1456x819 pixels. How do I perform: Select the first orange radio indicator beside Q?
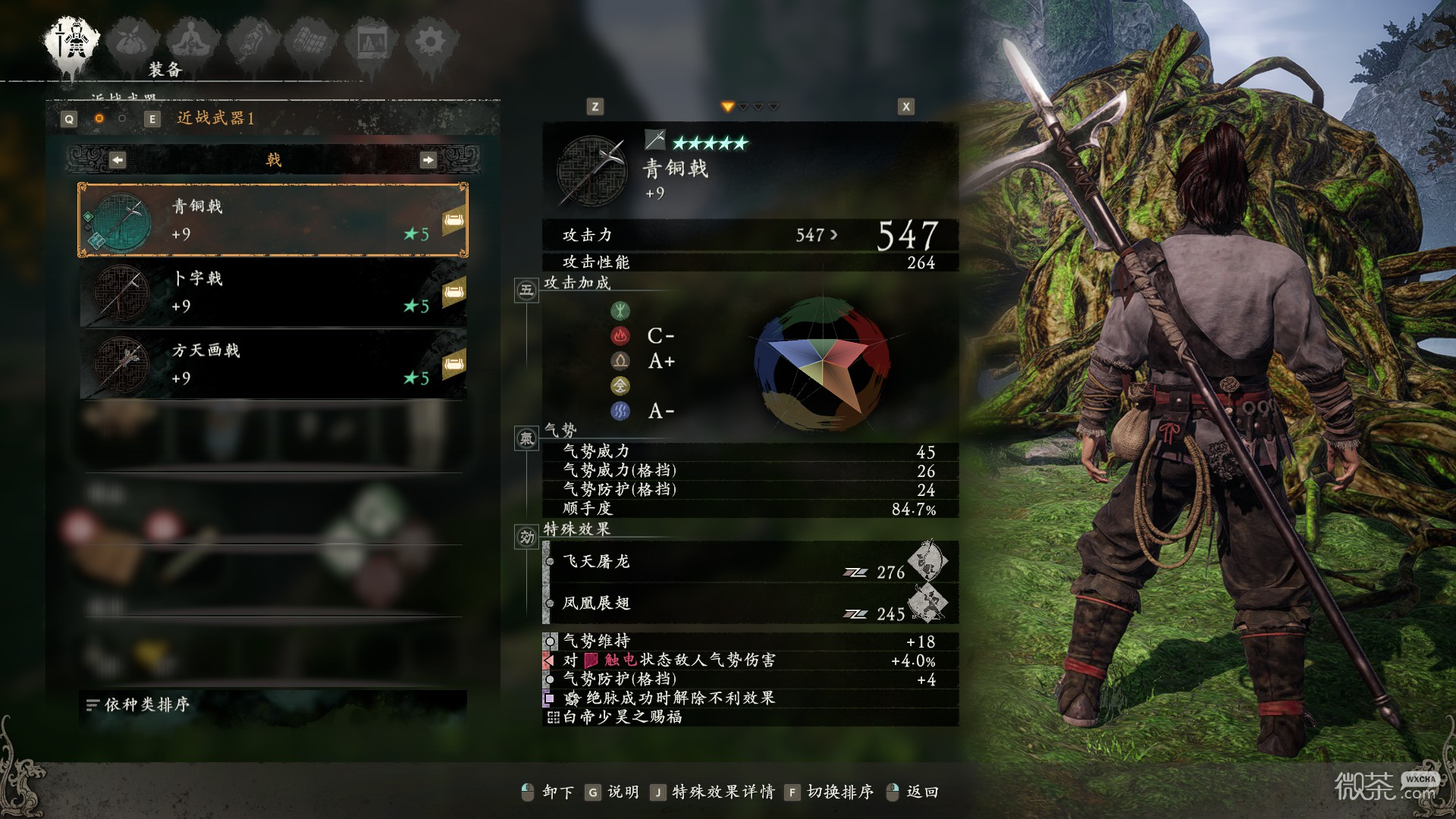click(x=98, y=118)
